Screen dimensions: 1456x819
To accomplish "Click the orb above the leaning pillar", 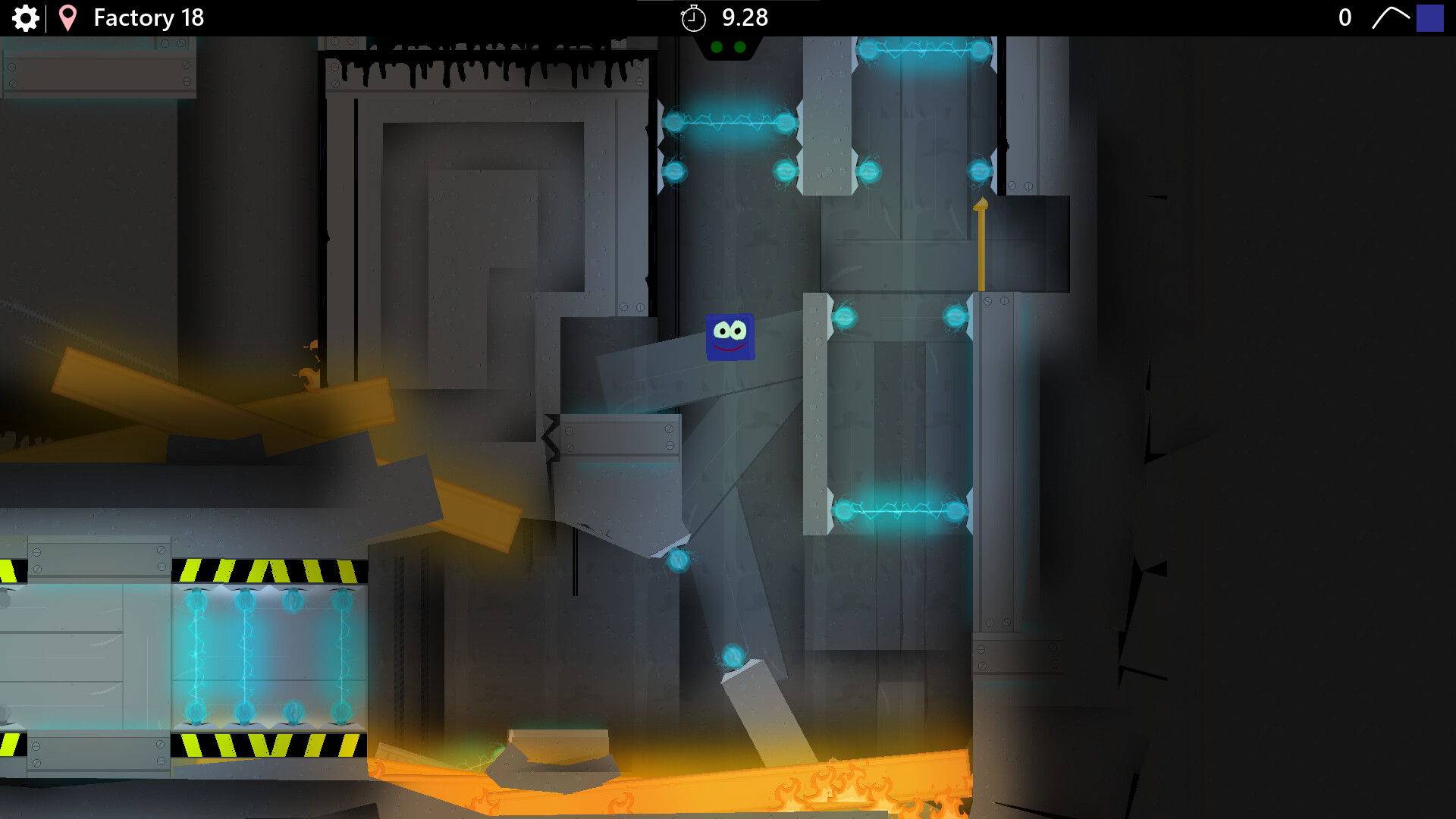I will point(733,654).
